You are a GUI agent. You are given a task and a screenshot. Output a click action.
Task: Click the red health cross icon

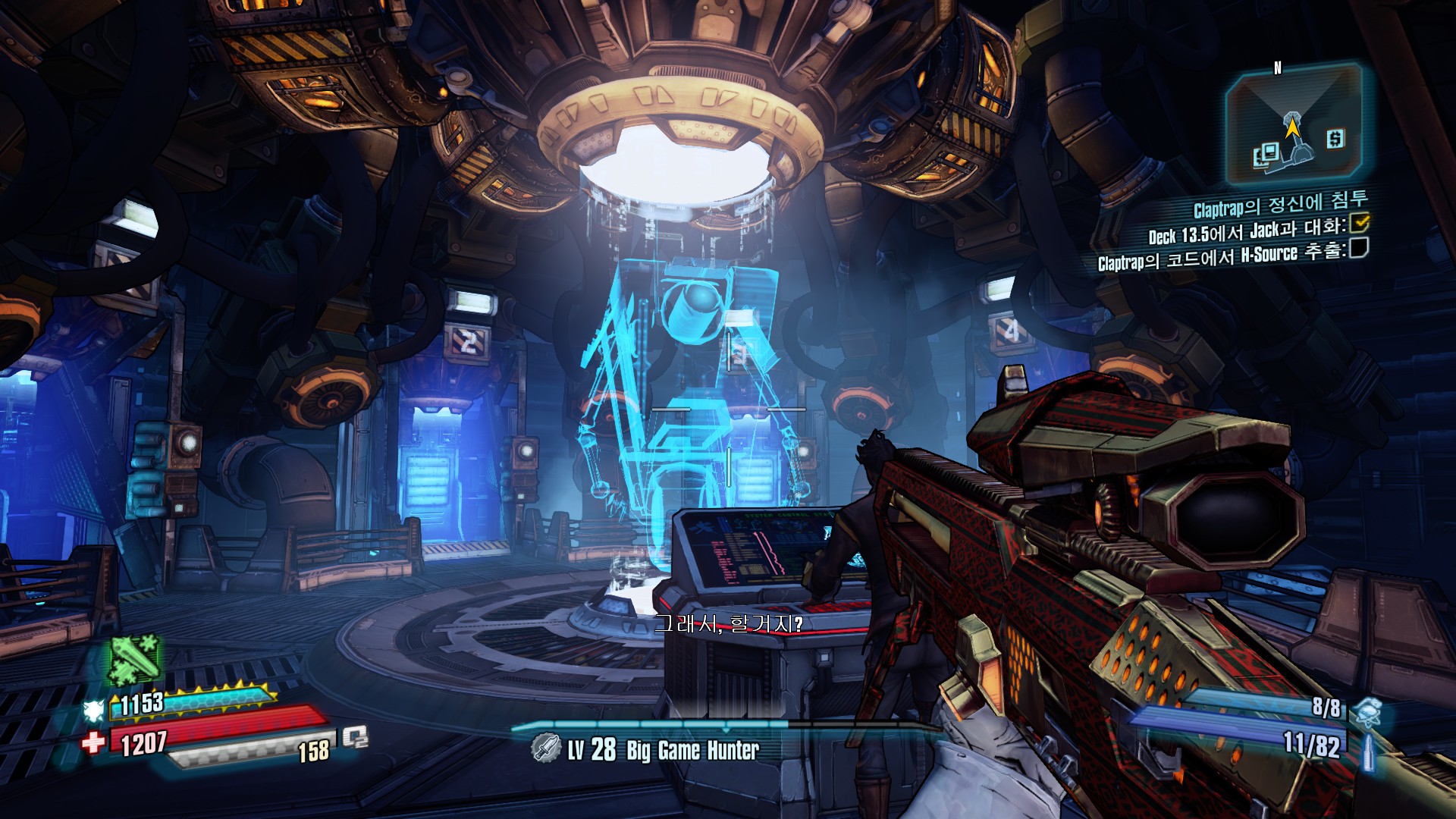[94, 742]
